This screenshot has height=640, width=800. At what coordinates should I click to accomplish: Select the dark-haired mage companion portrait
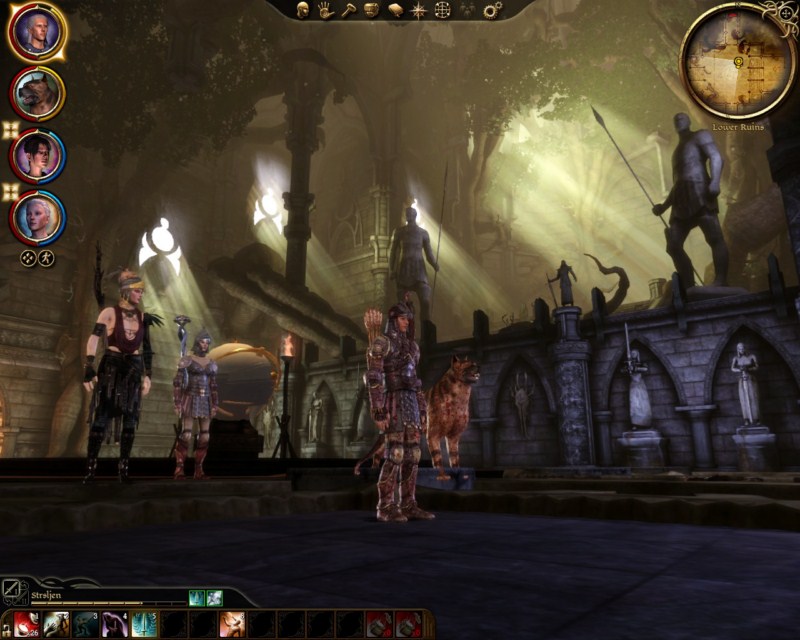pos(37,155)
